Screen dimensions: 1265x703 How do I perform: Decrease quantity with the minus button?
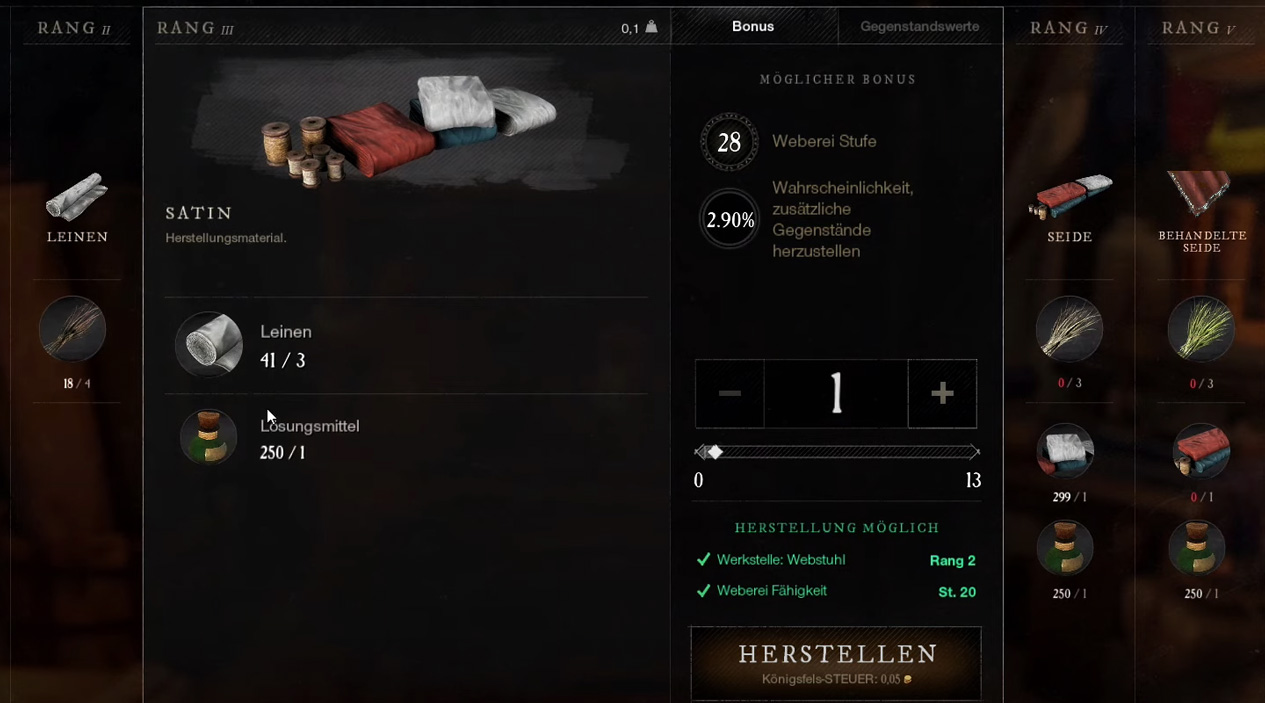pos(730,394)
